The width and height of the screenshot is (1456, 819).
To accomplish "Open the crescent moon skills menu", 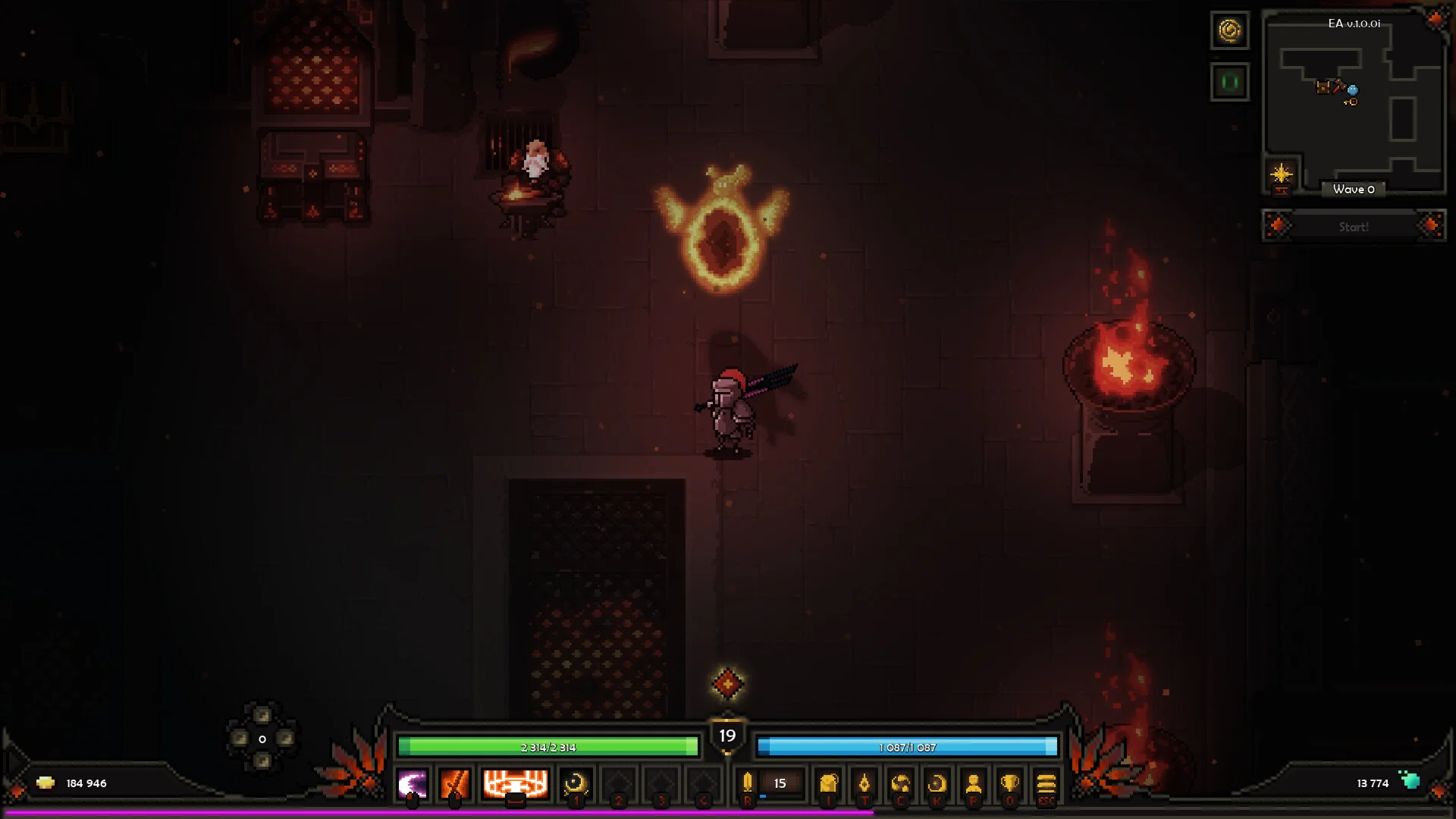I will pyautogui.click(x=937, y=784).
